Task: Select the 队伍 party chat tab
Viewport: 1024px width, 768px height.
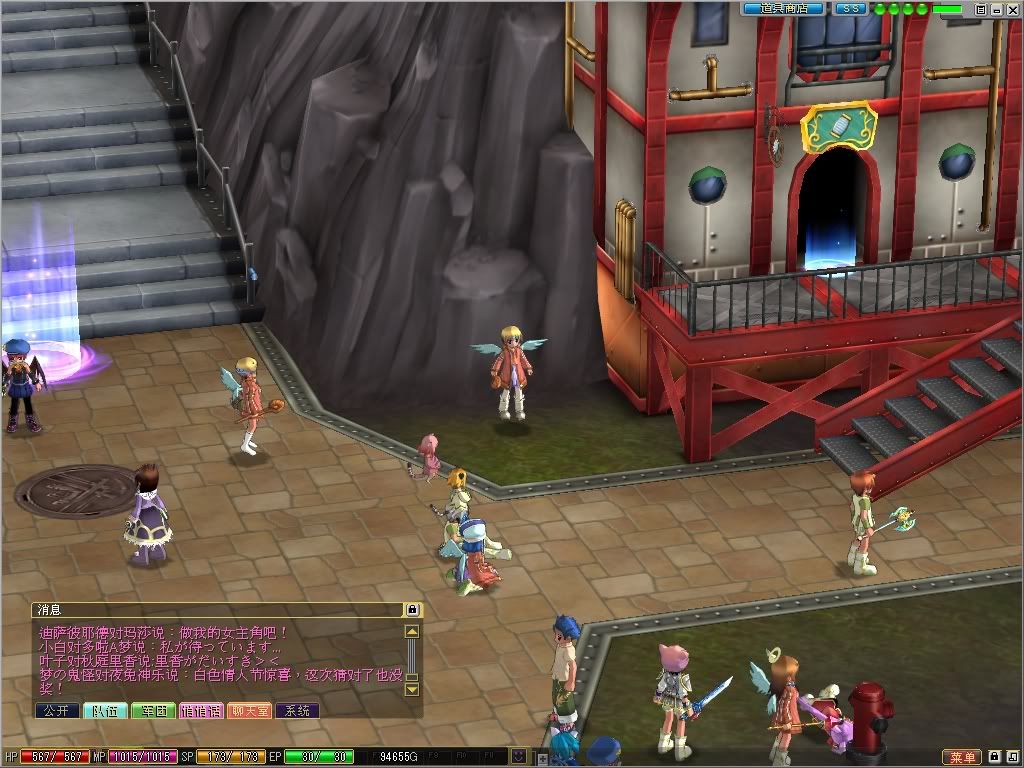Action: tap(105, 711)
